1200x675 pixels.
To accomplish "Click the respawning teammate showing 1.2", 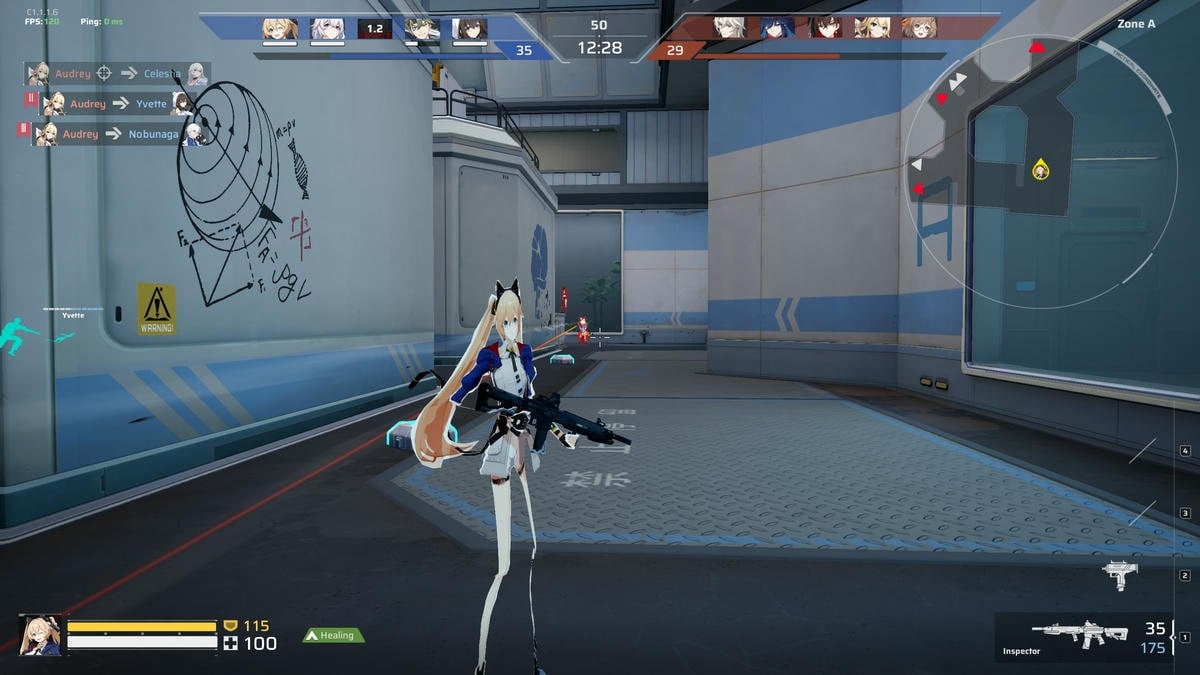I will [374, 29].
